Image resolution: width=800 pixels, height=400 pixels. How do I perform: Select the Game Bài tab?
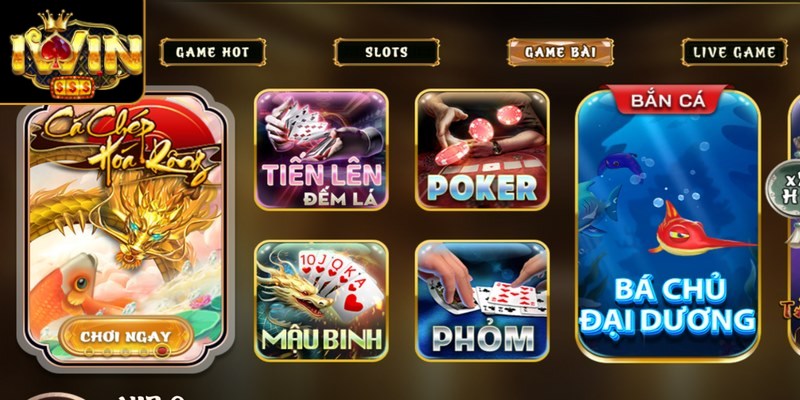pos(560,52)
